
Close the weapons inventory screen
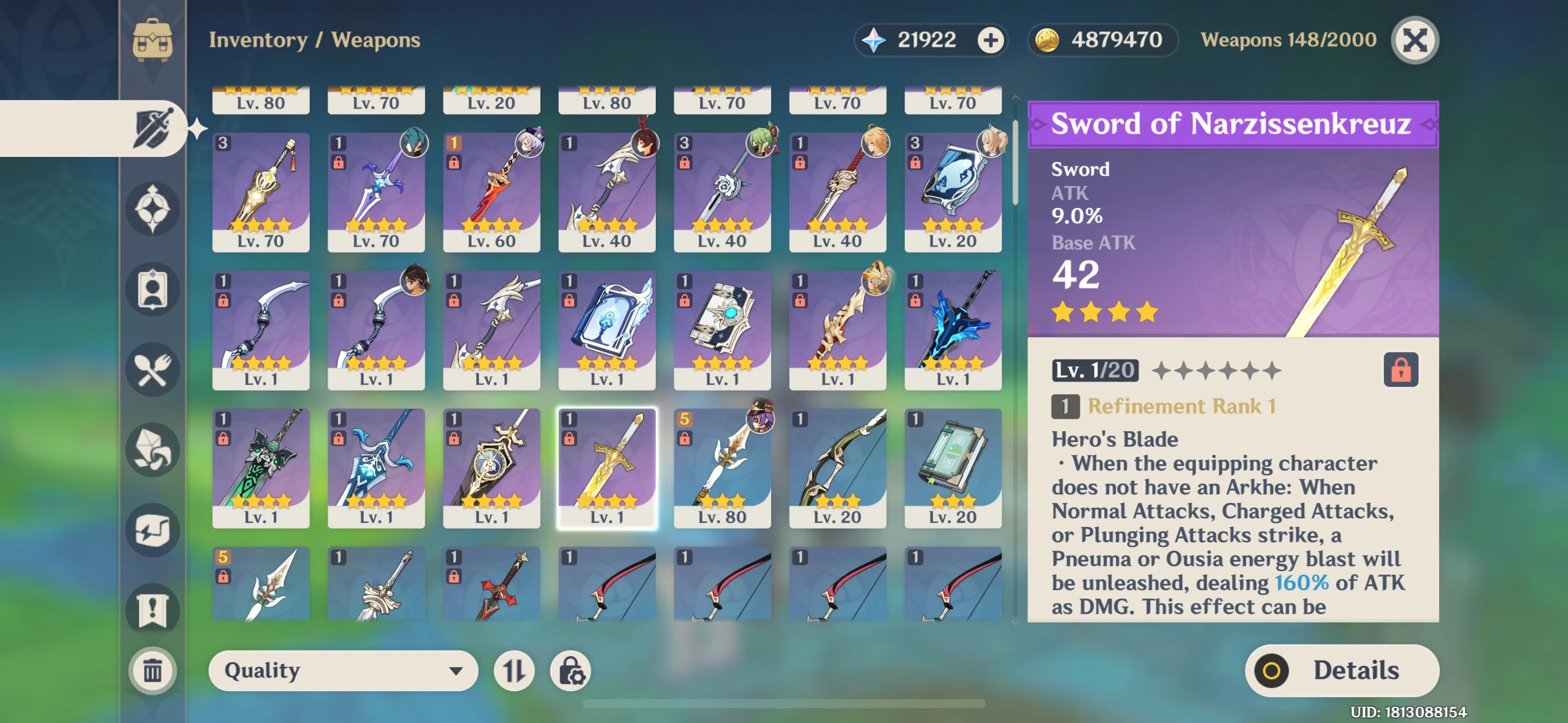pos(1415,40)
